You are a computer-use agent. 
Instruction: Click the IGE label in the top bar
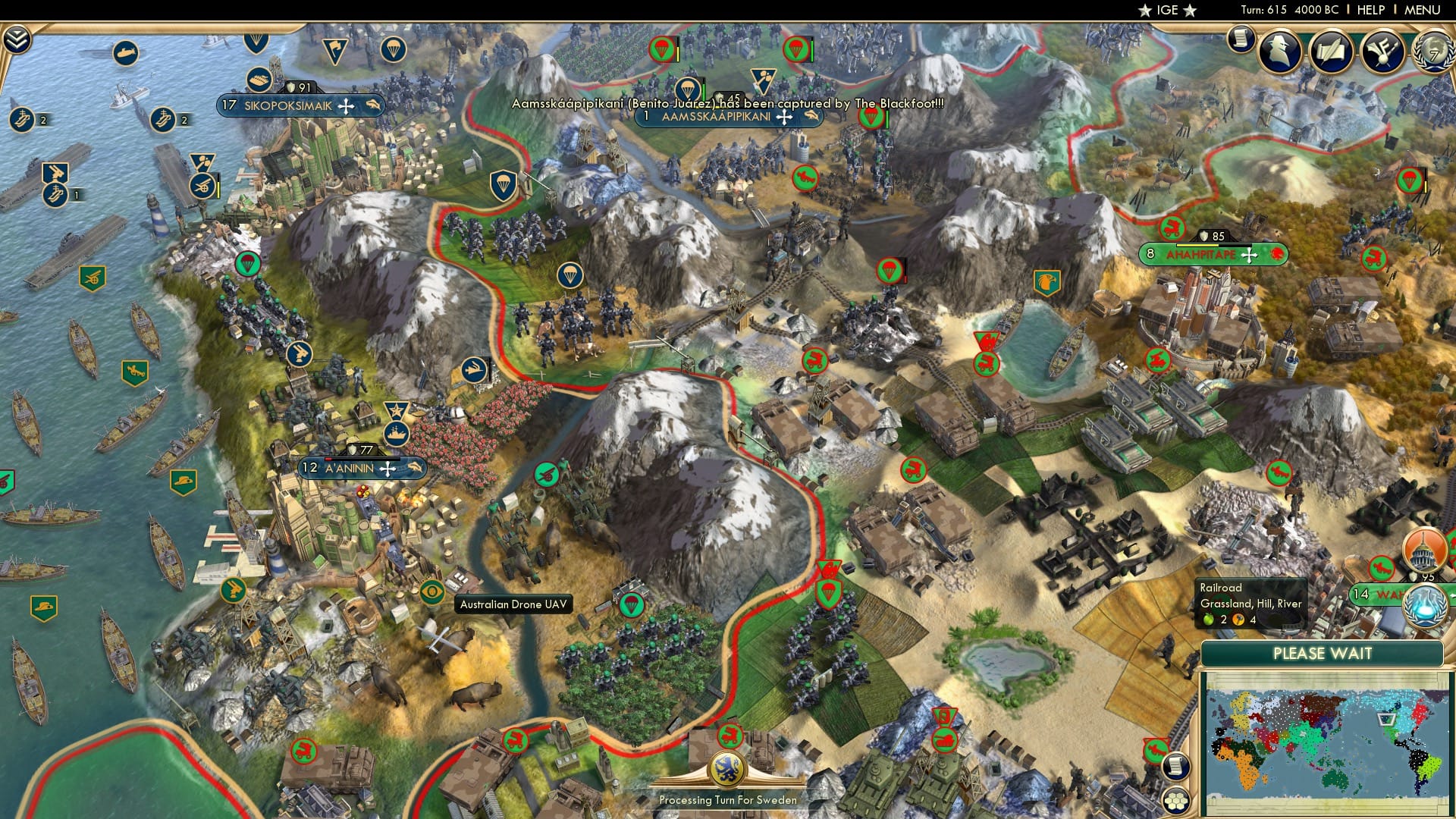tap(1166, 11)
